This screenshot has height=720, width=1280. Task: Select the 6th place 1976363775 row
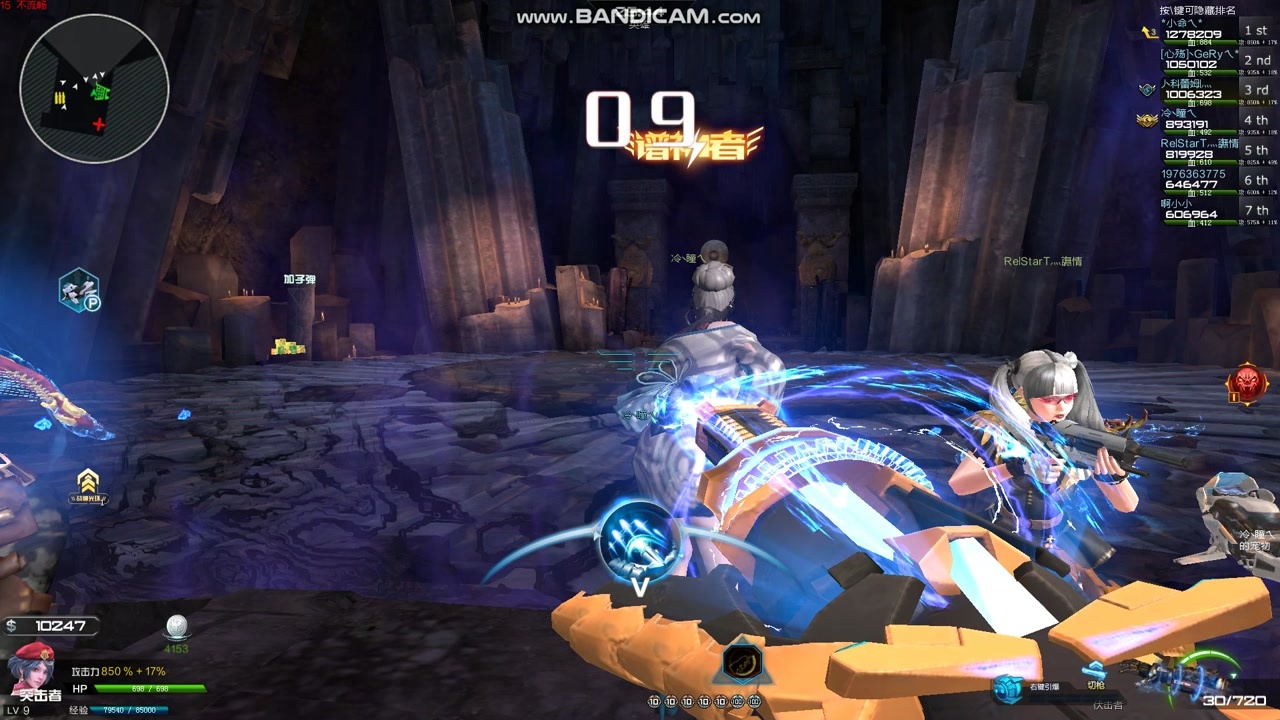1217,180
